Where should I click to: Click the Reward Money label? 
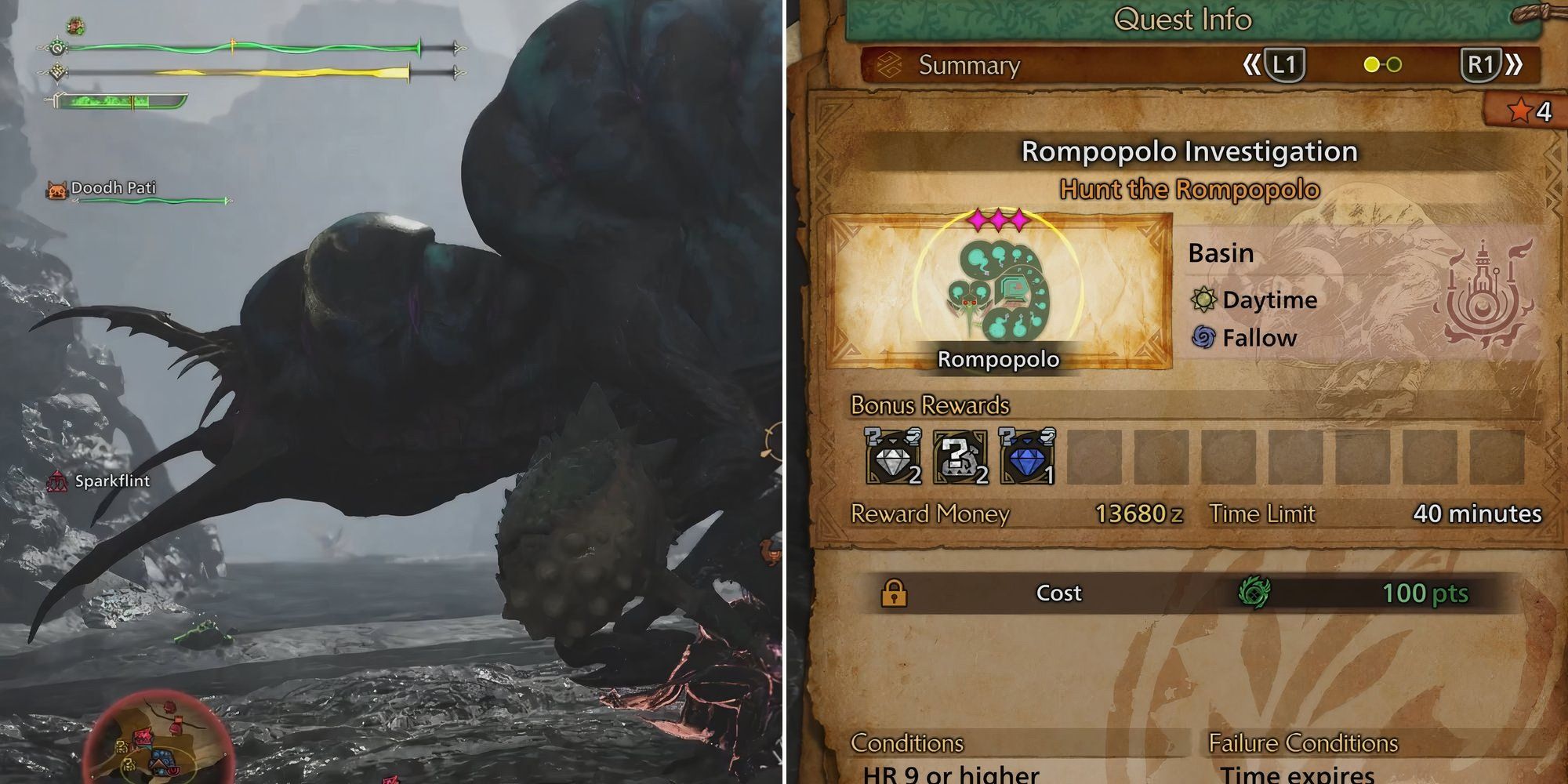(x=928, y=514)
